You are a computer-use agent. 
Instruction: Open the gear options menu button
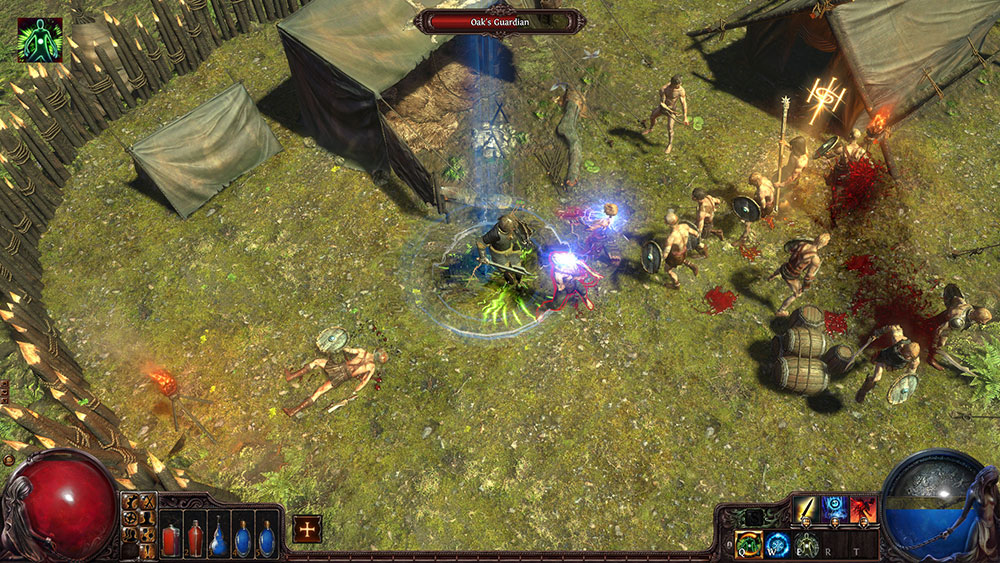(130, 501)
